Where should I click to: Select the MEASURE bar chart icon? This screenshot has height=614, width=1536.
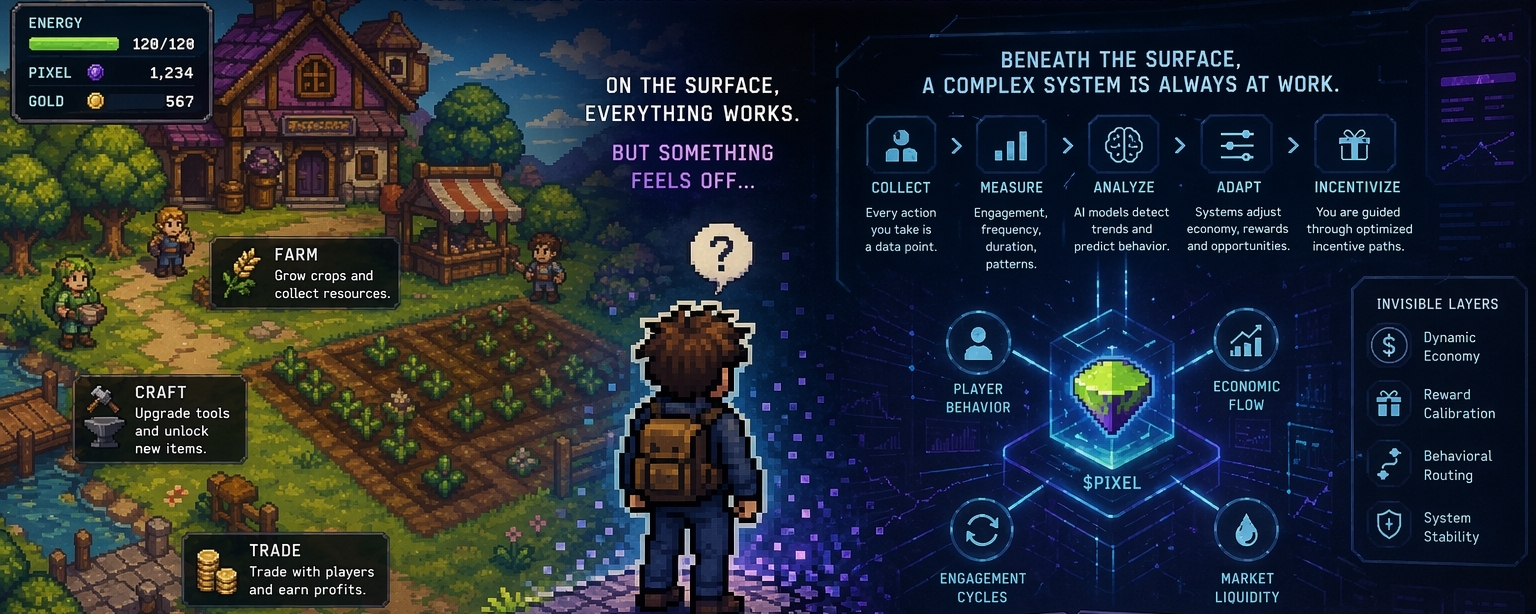point(1010,147)
